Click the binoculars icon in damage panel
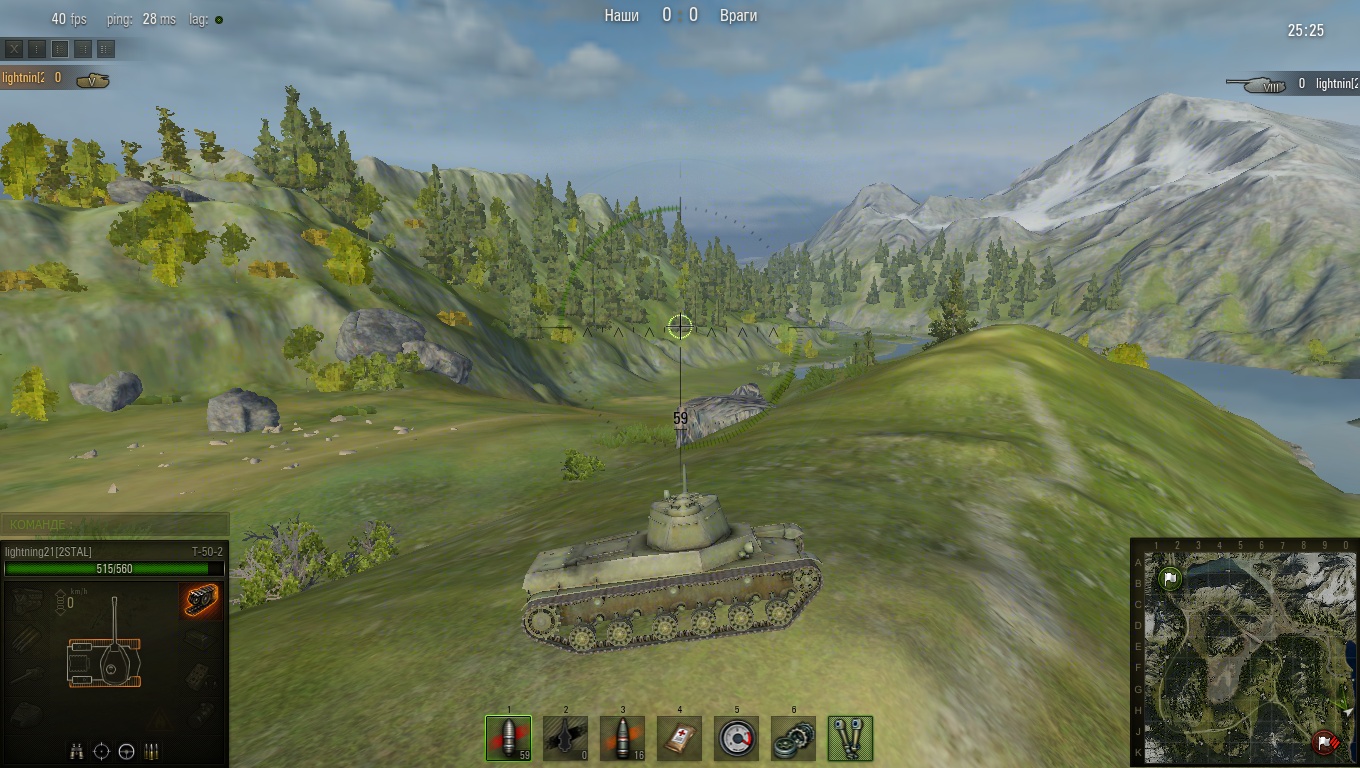 [77, 751]
